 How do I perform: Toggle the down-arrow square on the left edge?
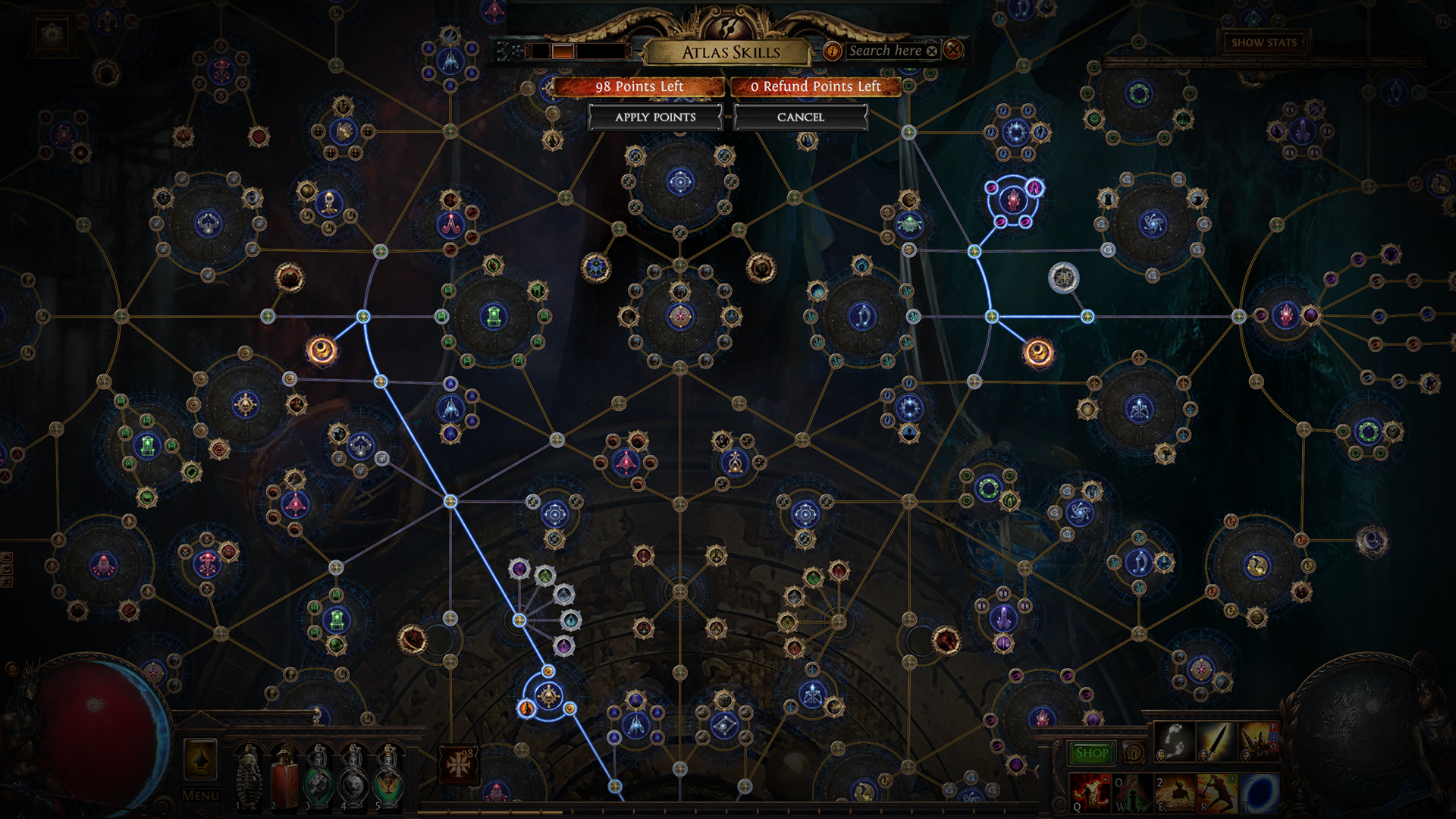click(x=7, y=568)
